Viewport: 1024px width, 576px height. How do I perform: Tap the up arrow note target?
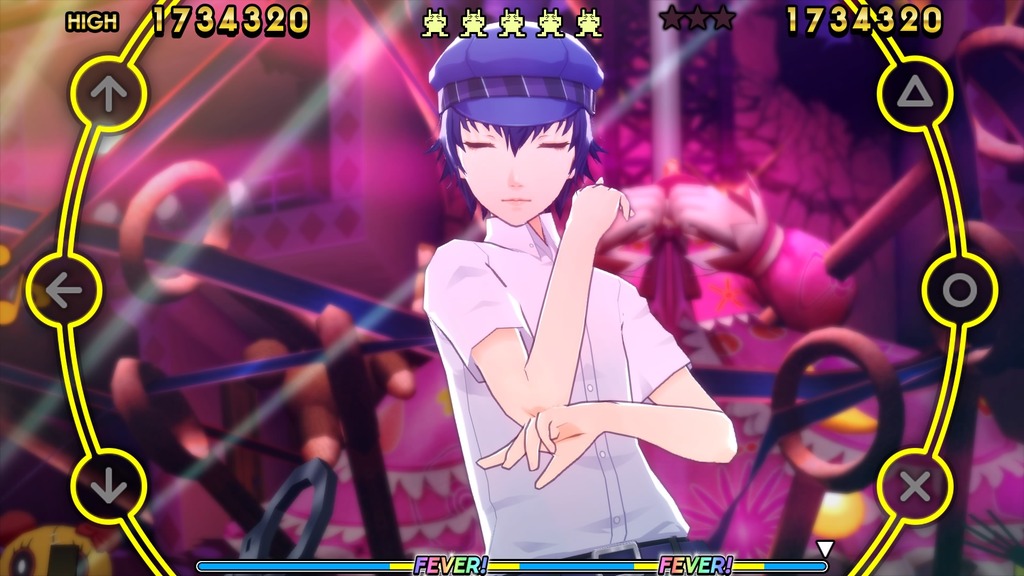click(x=108, y=94)
